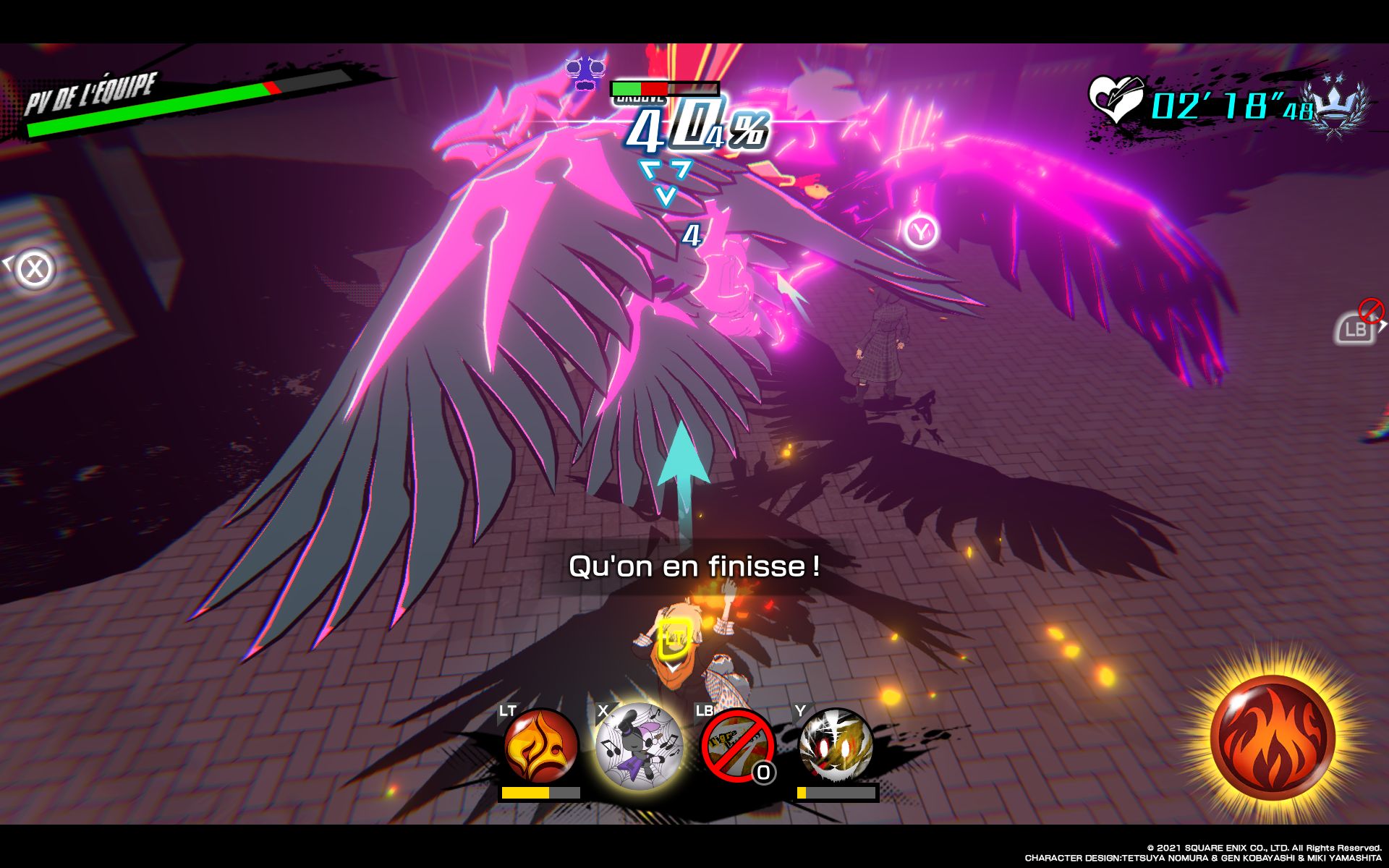Trigger the grinning glowing-eyed face pin
The height and width of the screenshot is (868, 1389).
[x=836, y=746]
